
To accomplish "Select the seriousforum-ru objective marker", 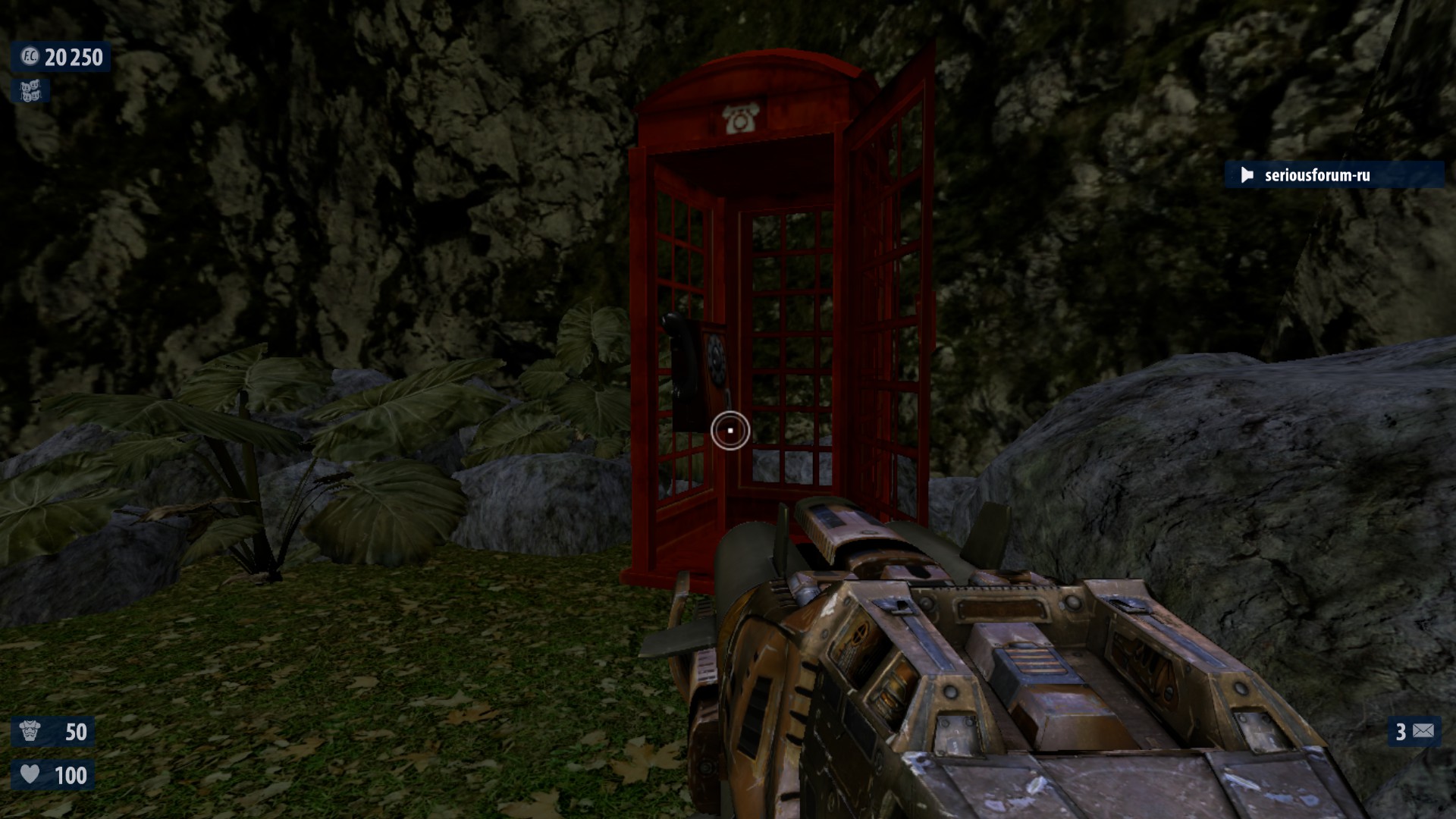I will click(1317, 175).
